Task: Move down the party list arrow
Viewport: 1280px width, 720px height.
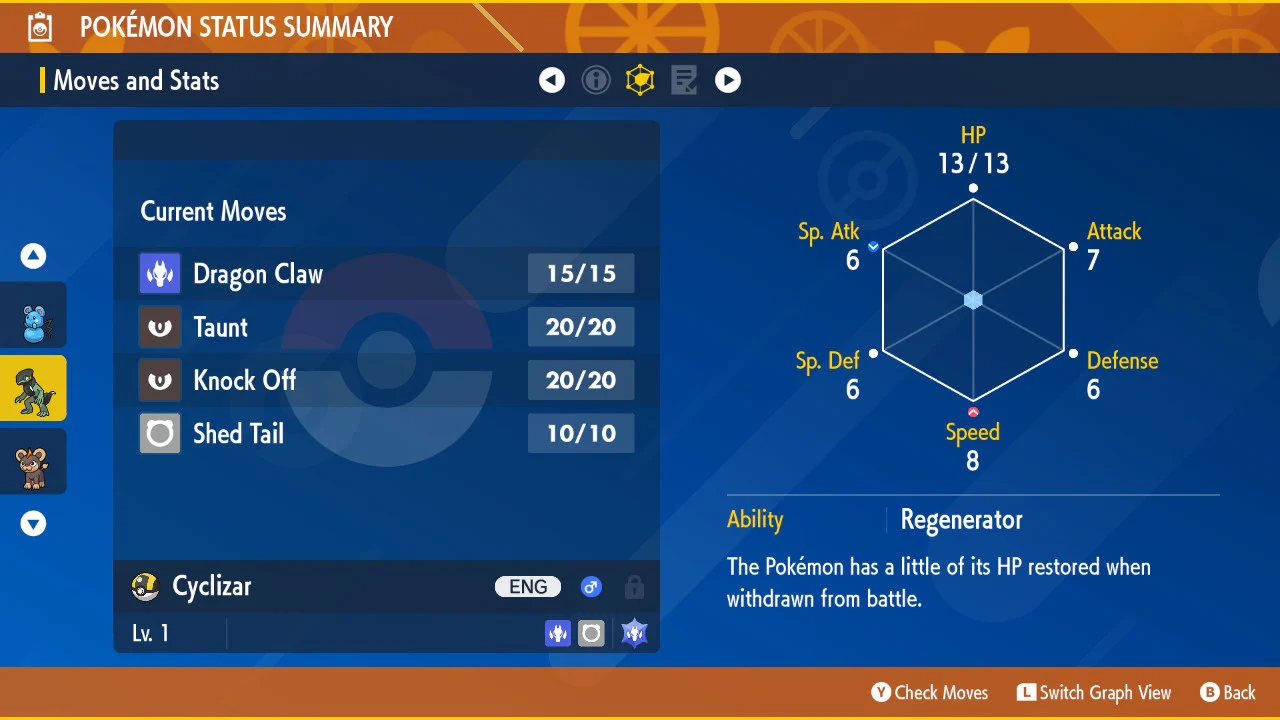Action: [x=34, y=523]
